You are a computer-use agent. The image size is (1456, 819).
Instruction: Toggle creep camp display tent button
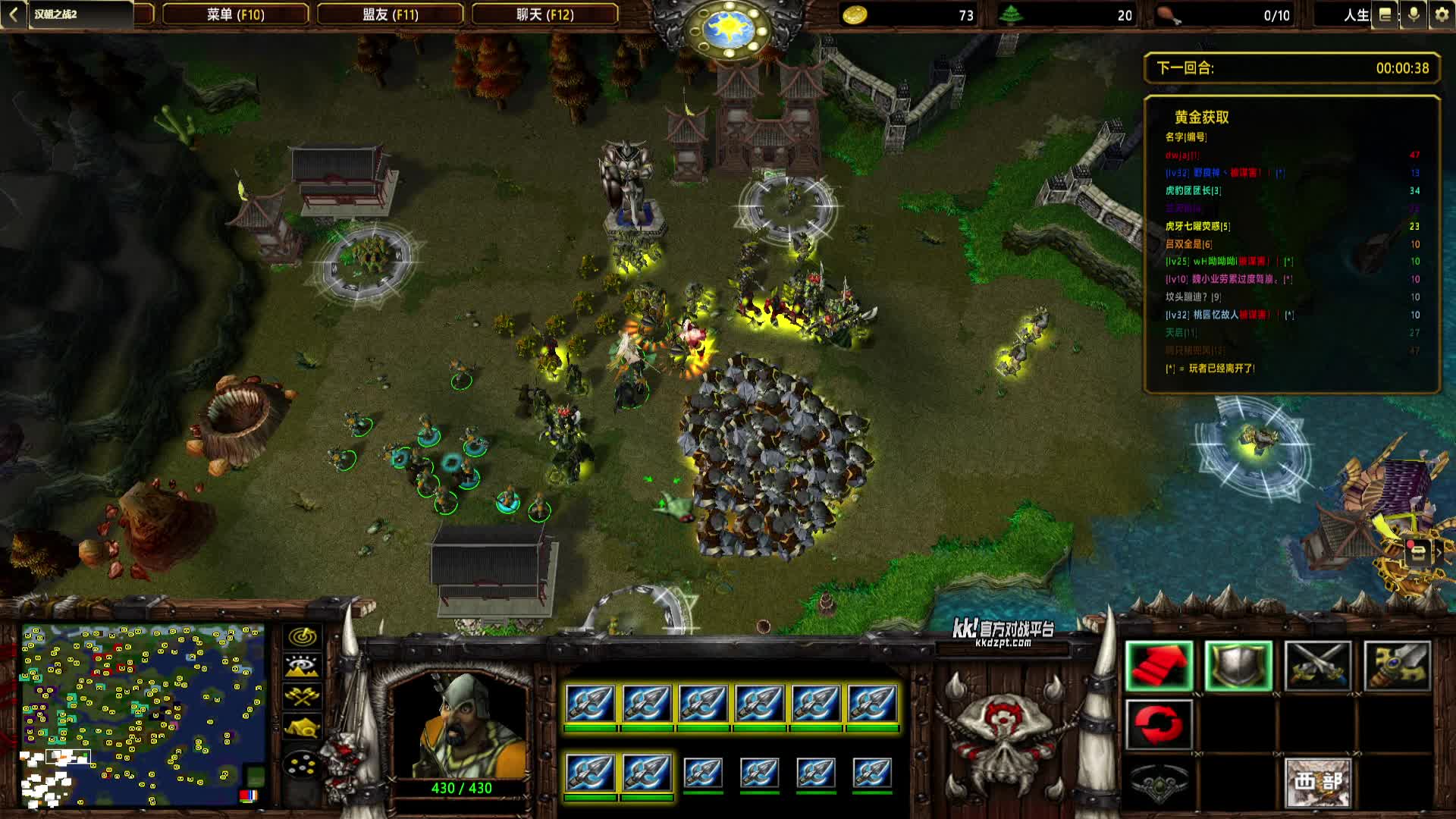tap(302, 727)
